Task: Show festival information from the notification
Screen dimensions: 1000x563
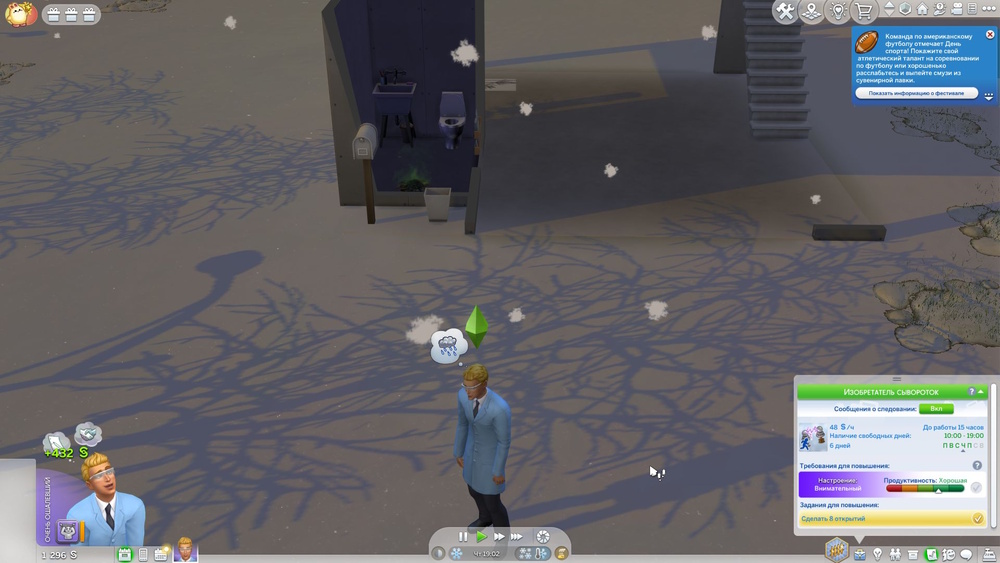Action: click(x=916, y=93)
